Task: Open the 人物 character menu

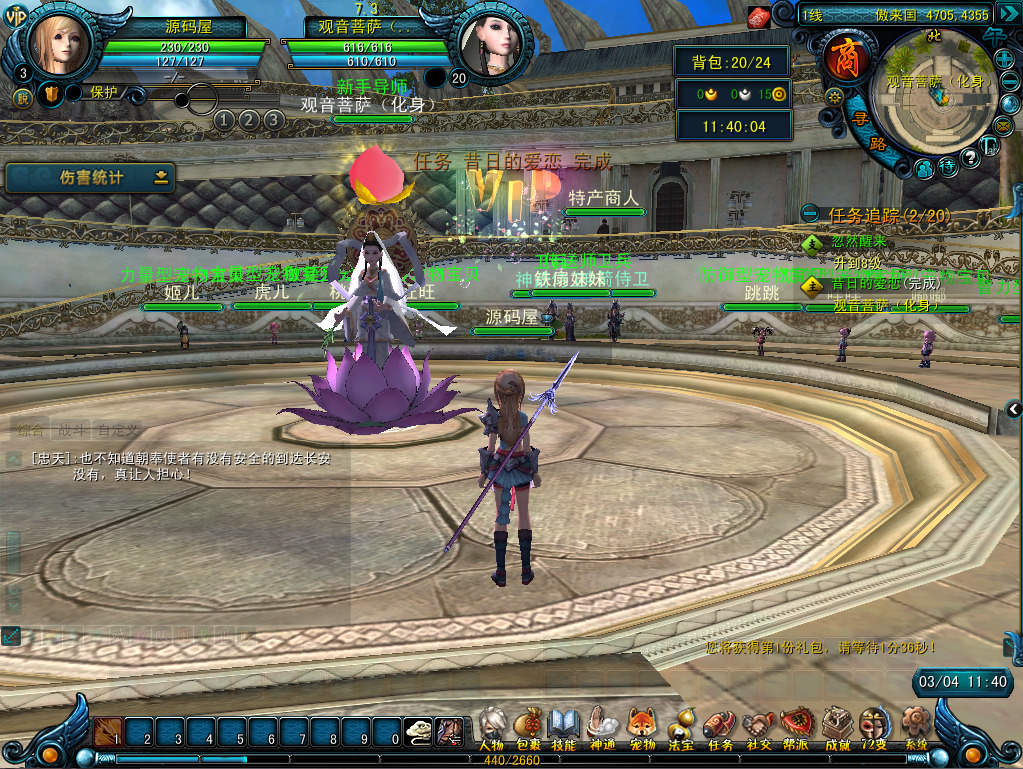Action: click(491, 728)
